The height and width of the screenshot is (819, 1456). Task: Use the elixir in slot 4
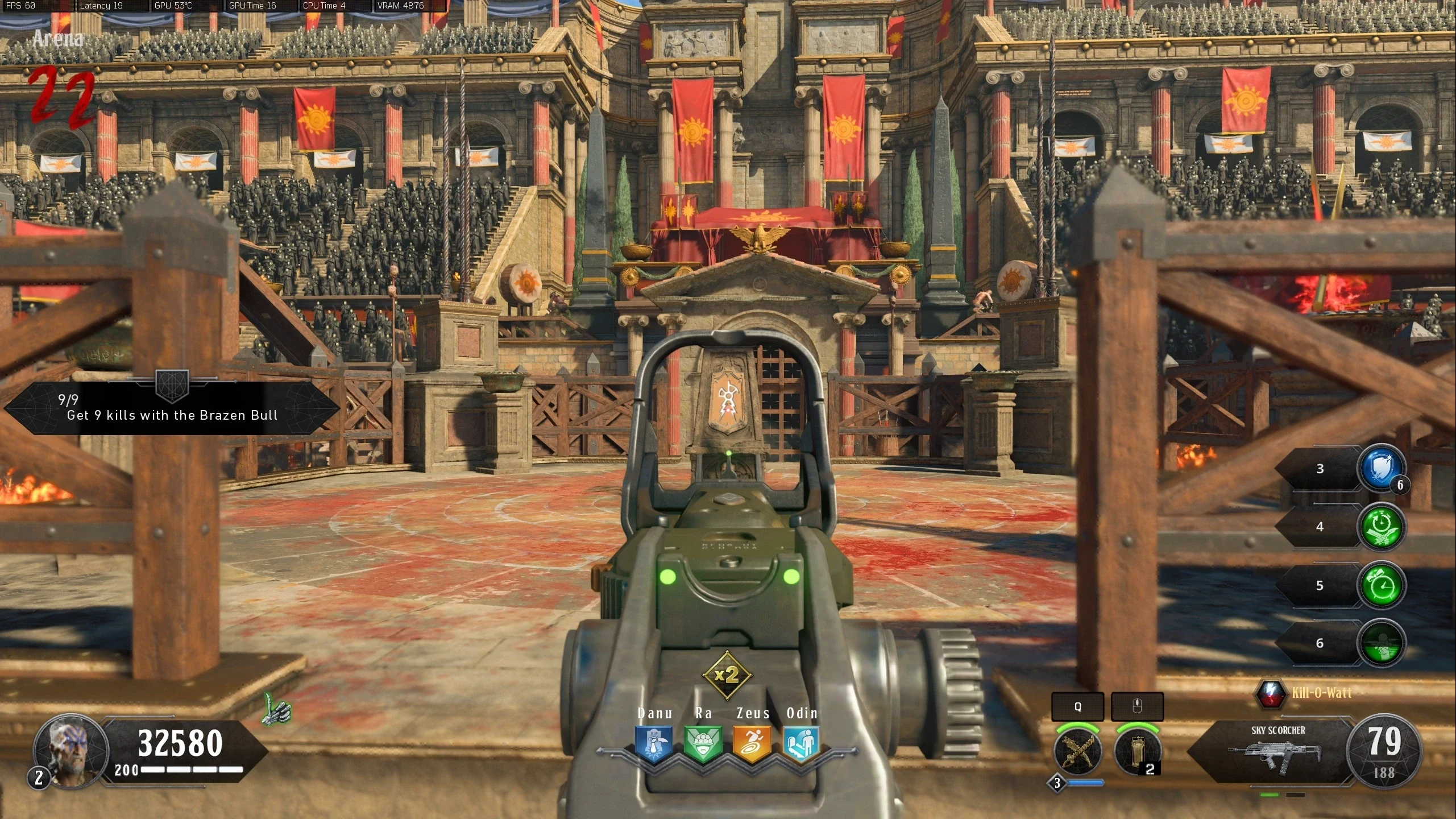pyautogui.click(x=1381, y=527)
